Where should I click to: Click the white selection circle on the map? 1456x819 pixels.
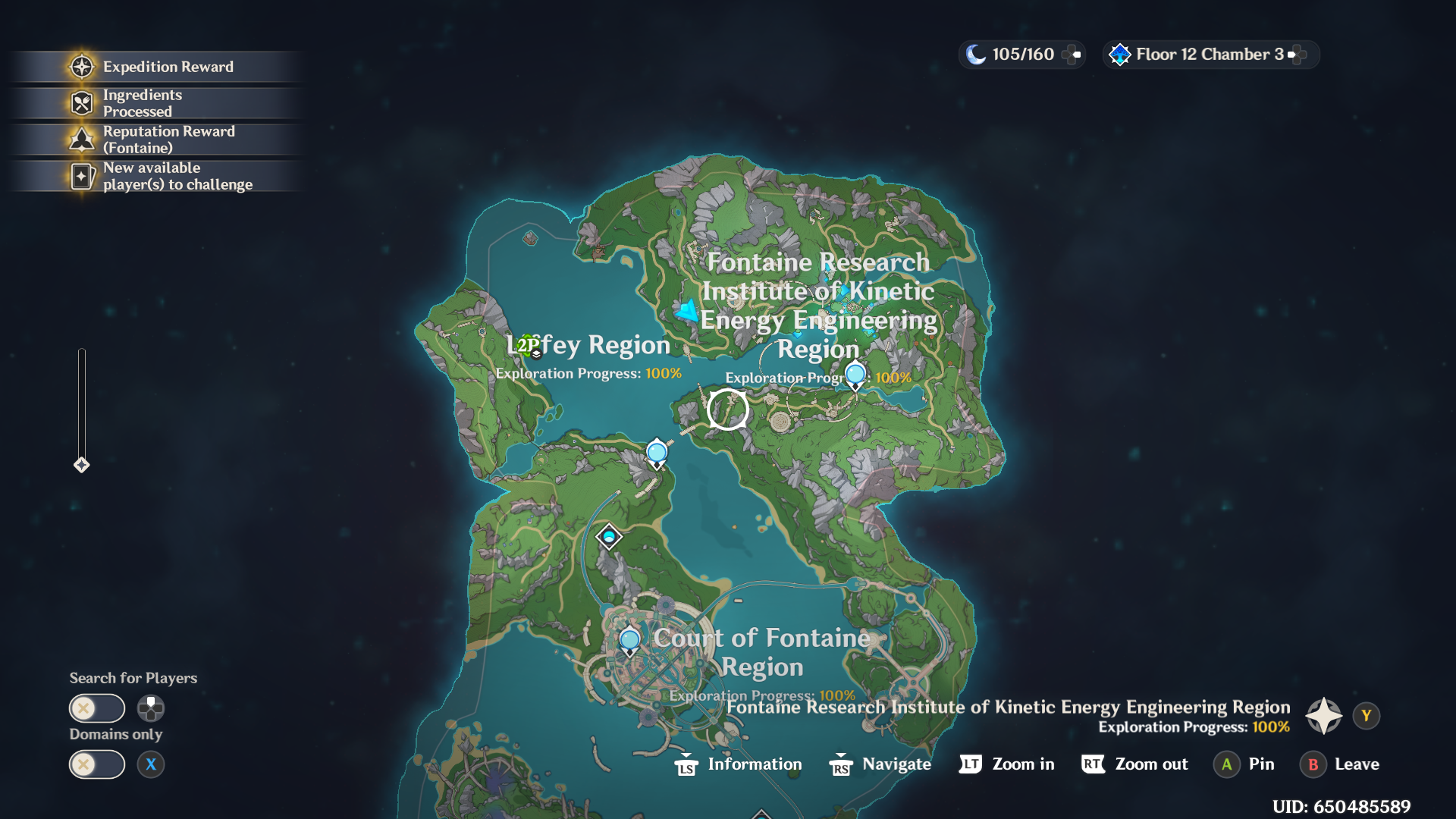click(727, 408)
